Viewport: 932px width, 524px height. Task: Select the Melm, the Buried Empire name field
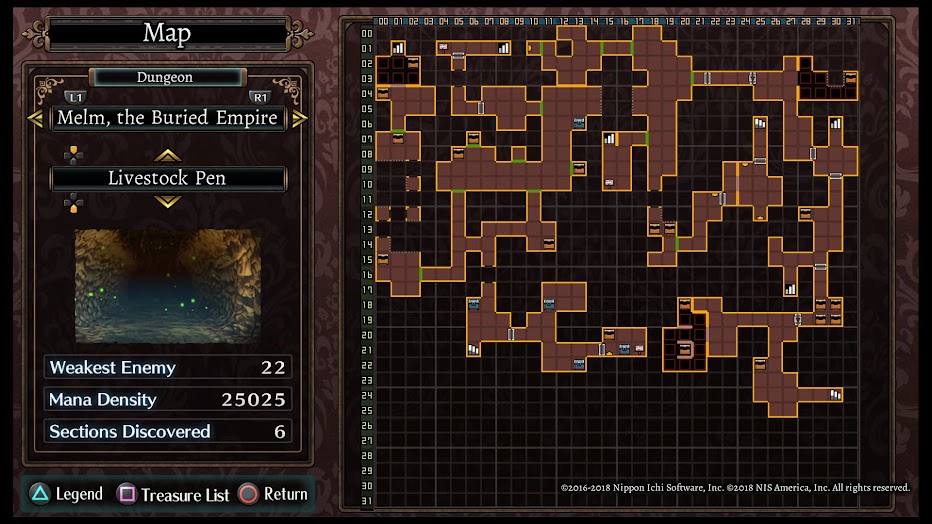[x=167, y=118]
